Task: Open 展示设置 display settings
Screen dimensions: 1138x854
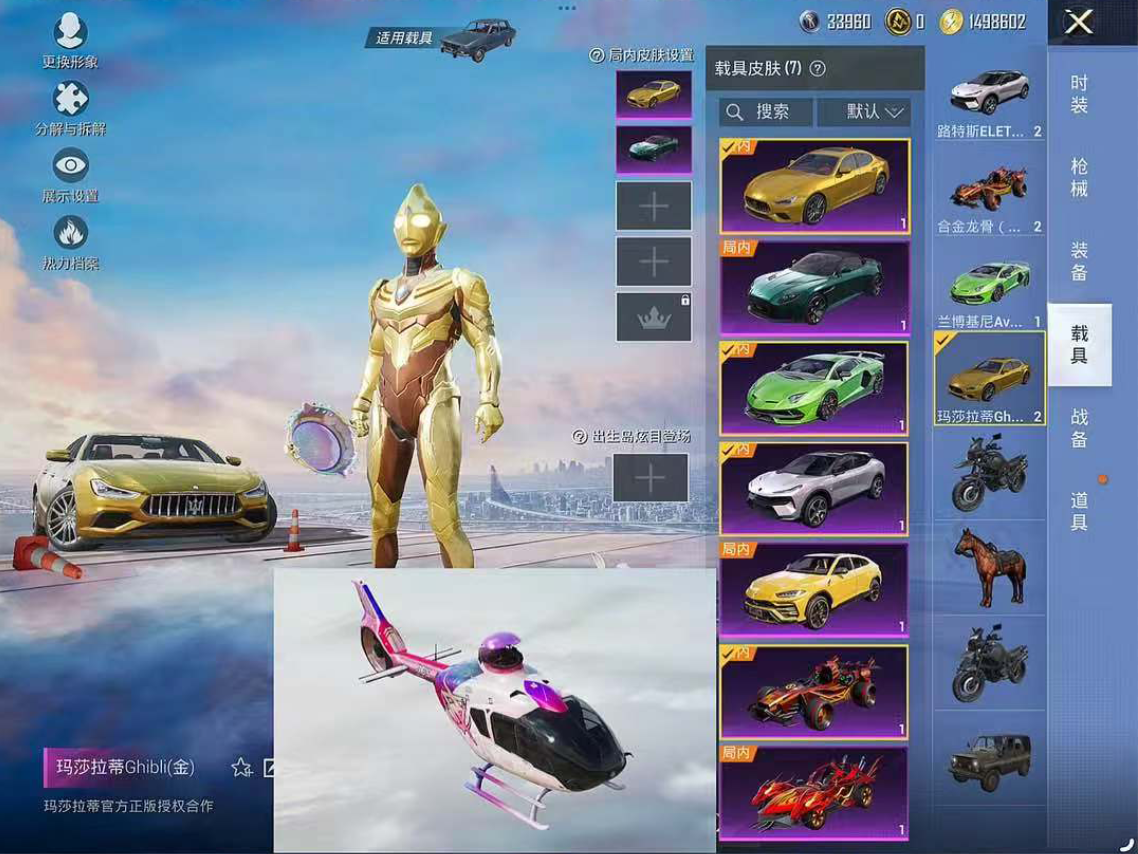Action: click(x=70, y=174)
